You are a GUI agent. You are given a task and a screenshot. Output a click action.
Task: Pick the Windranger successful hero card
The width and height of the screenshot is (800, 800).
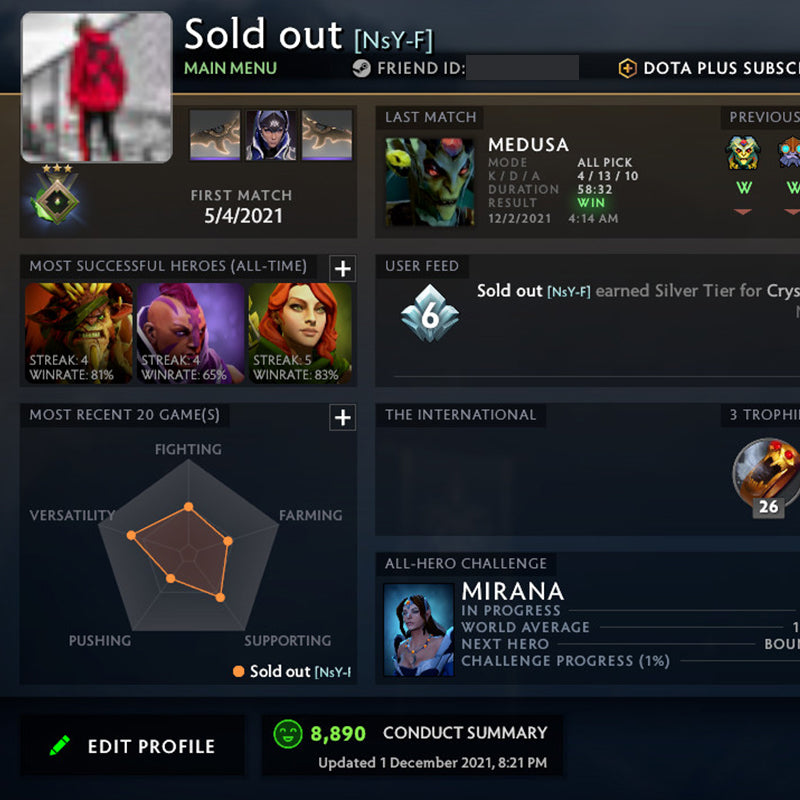click(300, 334)
